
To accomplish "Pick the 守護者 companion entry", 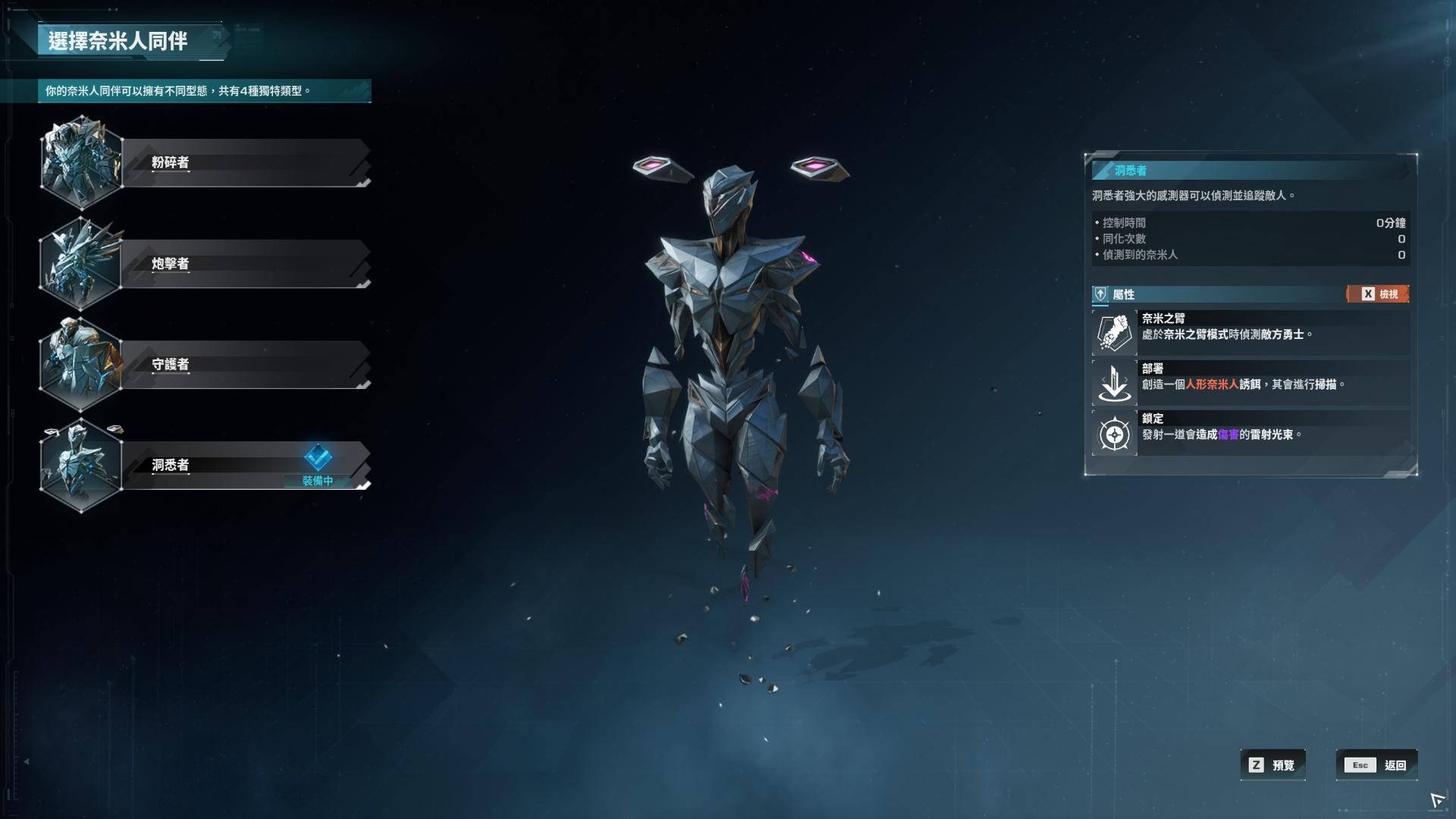I will (244, 364).
